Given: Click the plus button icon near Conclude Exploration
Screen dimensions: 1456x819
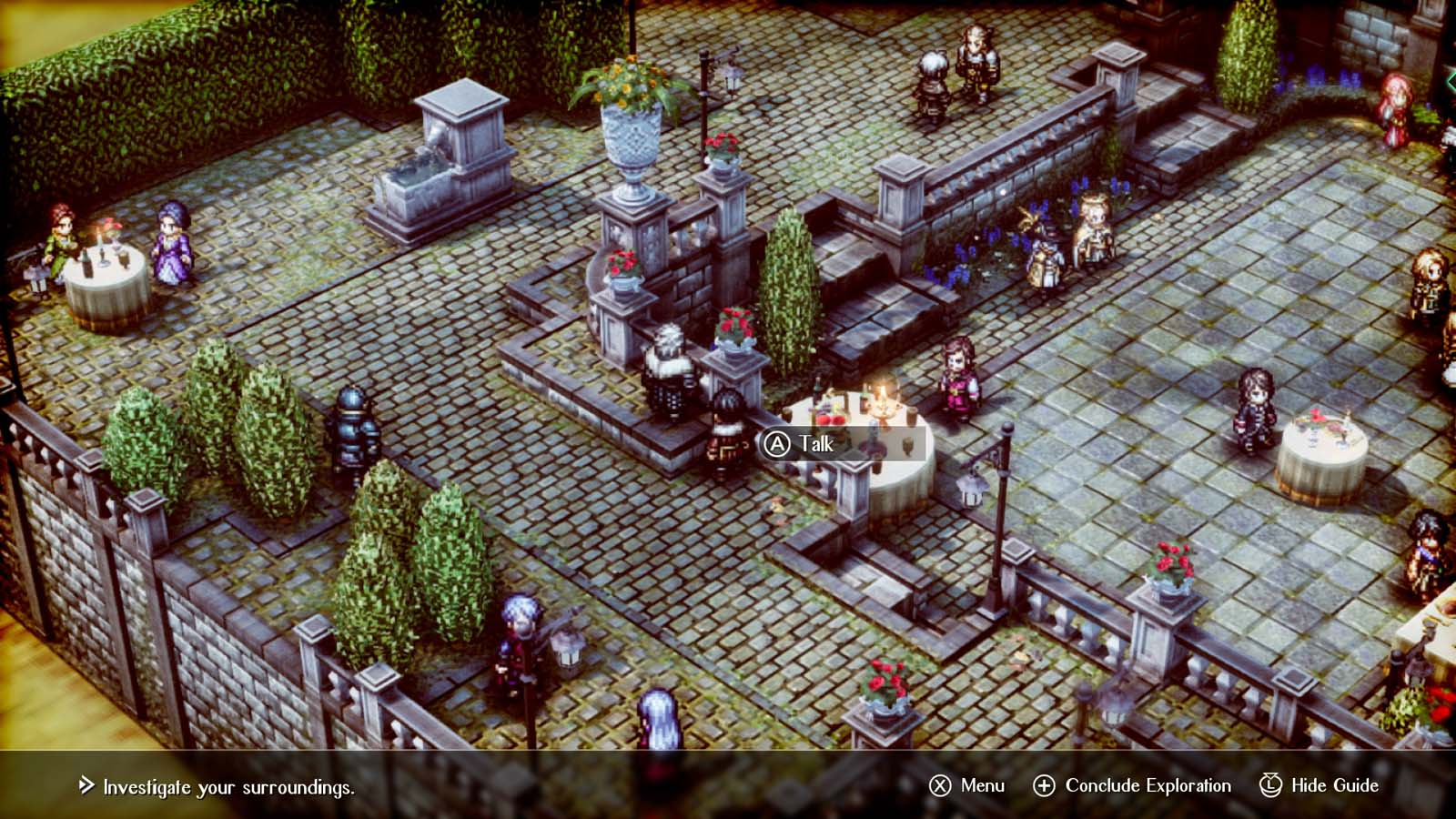Looking at the screenshot, I should click(1045, 784).
